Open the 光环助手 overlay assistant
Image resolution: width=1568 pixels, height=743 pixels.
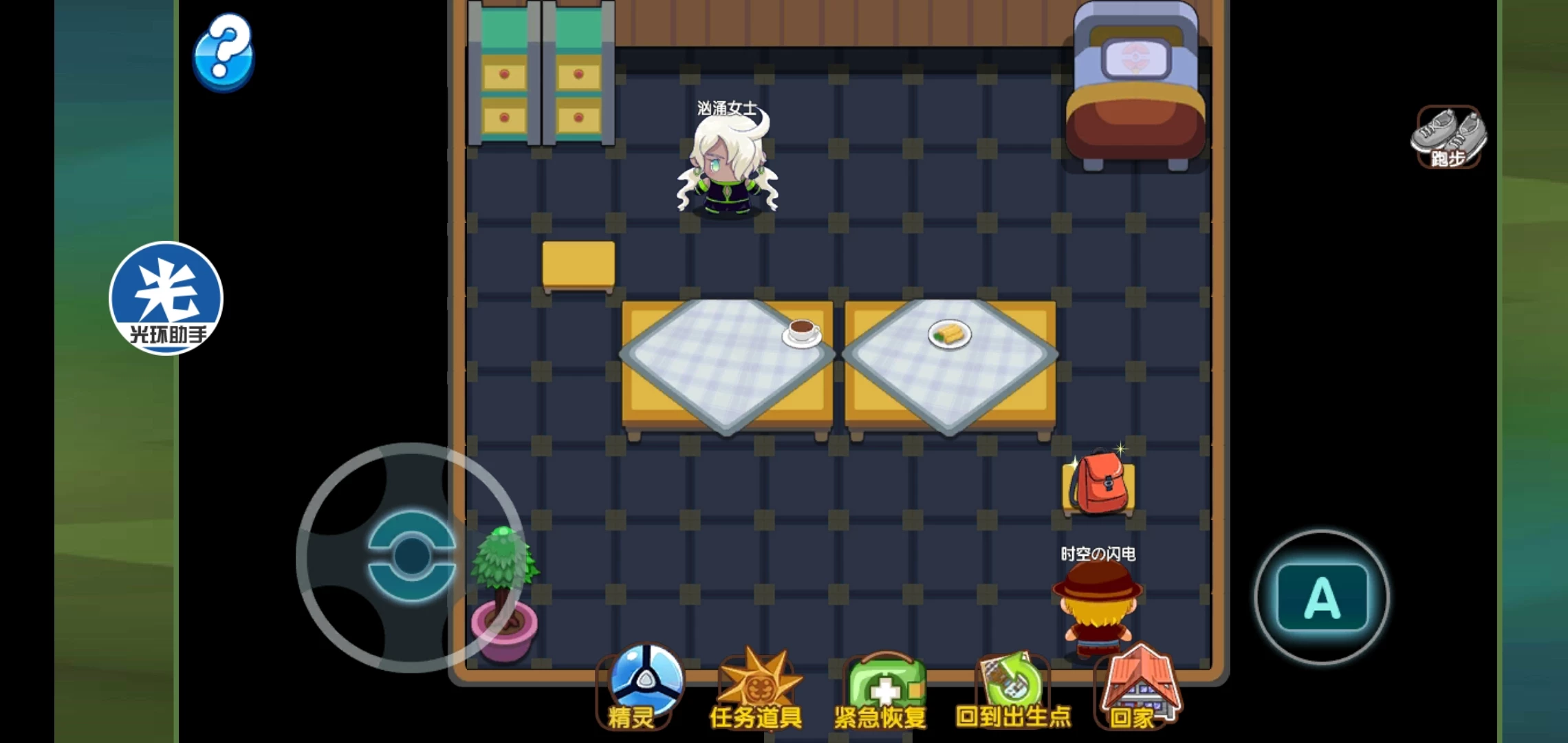[166, 298]
